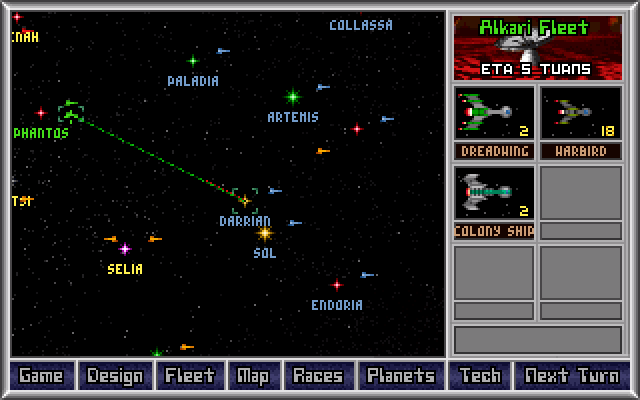Viewport: 640px width, 400px height.
Task: Open the Tech research screen
Action: (479, 376)
